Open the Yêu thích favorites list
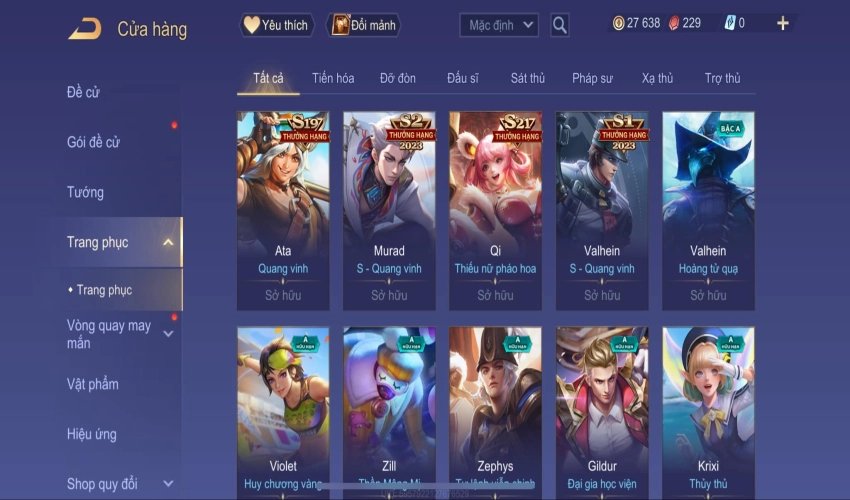The height and width of the screenshot is (500, 850). (x=277, y=25)
